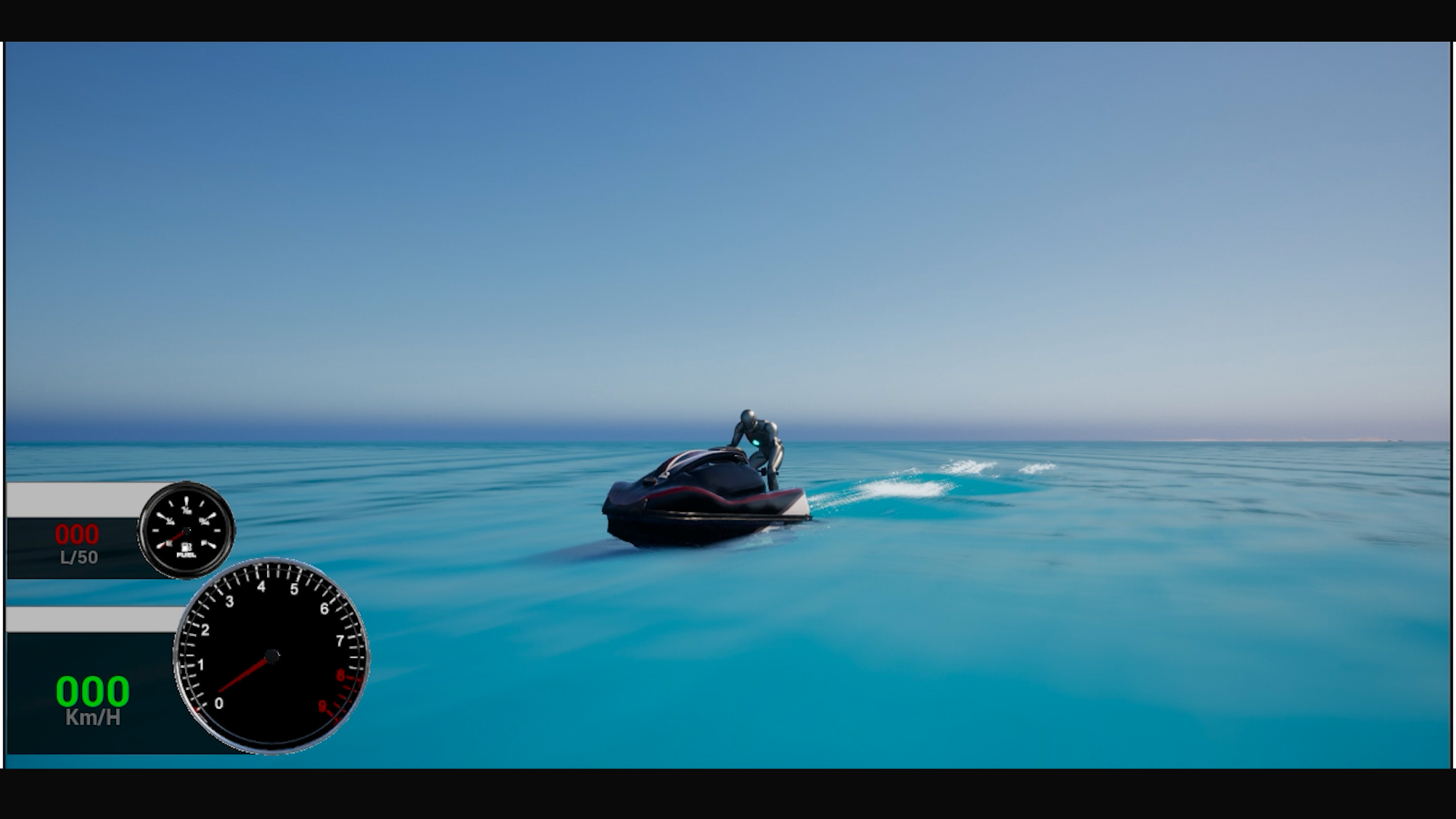
Task: Select the green 000 speed readout
Action: 92,692
